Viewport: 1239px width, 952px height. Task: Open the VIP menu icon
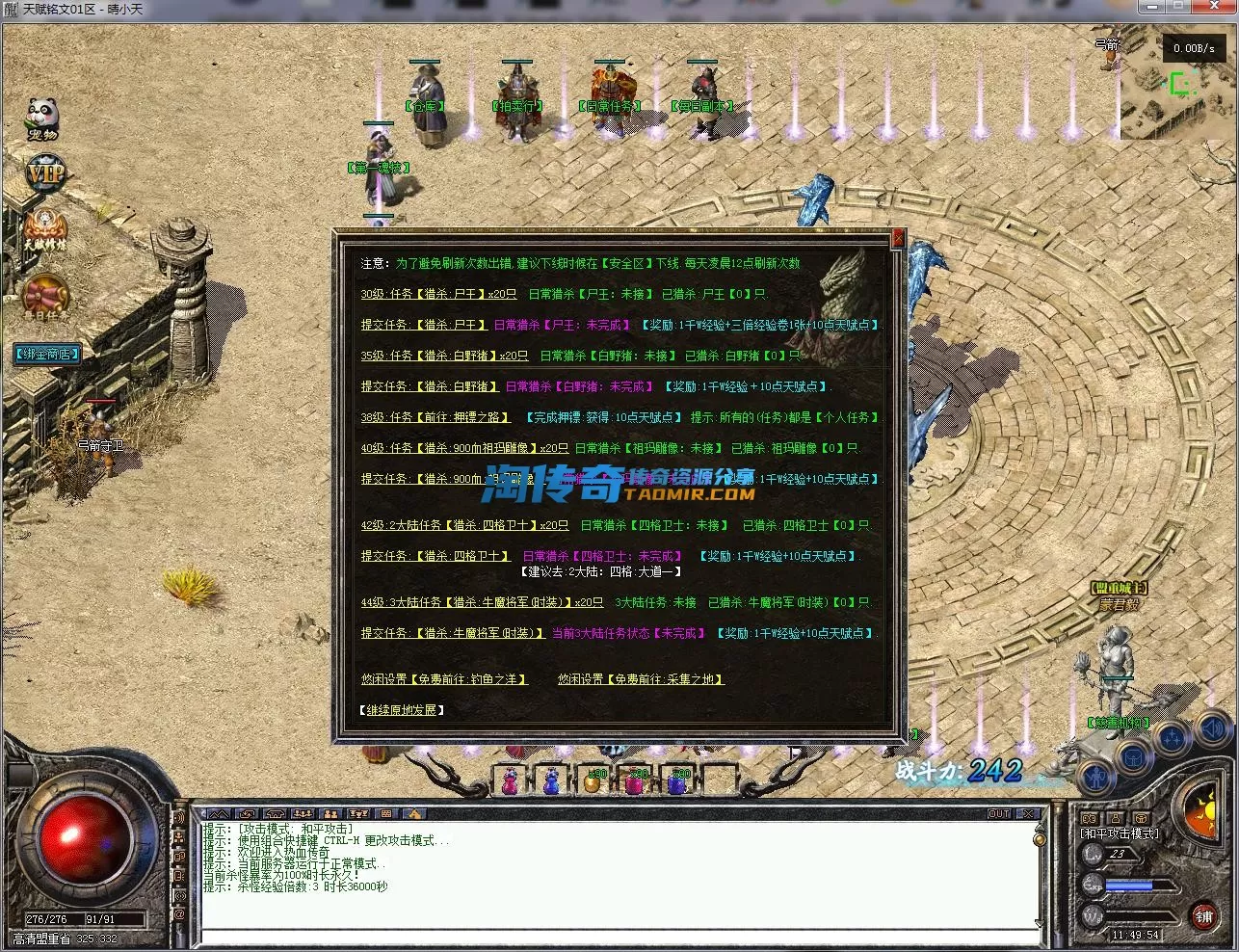pos(44,174)
